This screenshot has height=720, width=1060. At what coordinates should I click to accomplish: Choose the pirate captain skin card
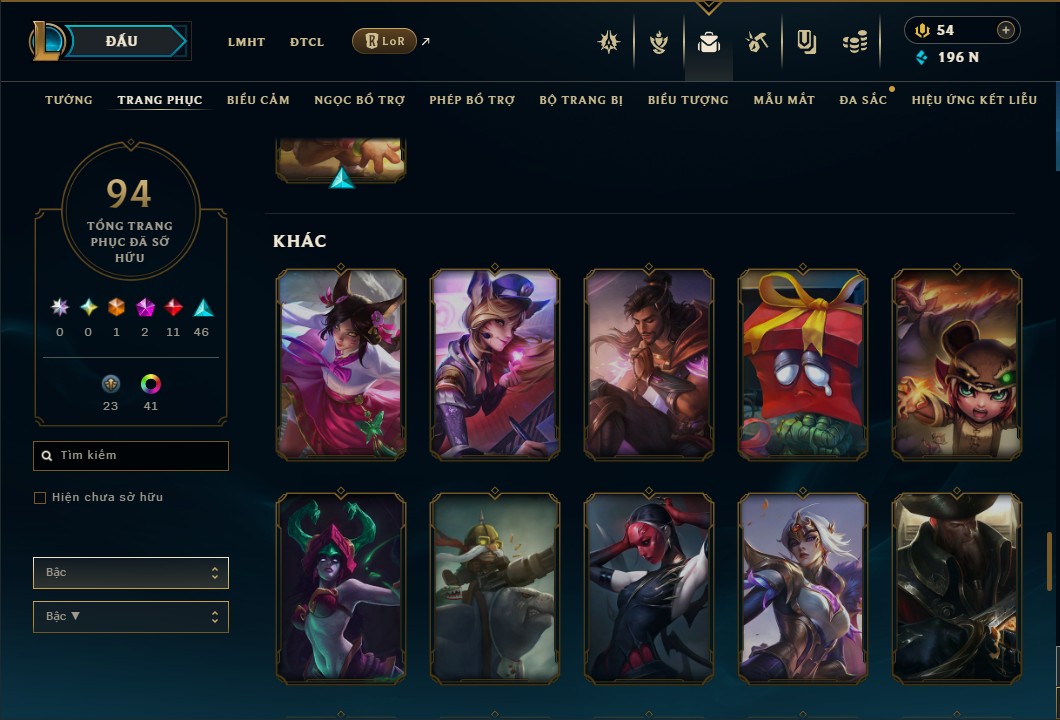click(957, 588)
